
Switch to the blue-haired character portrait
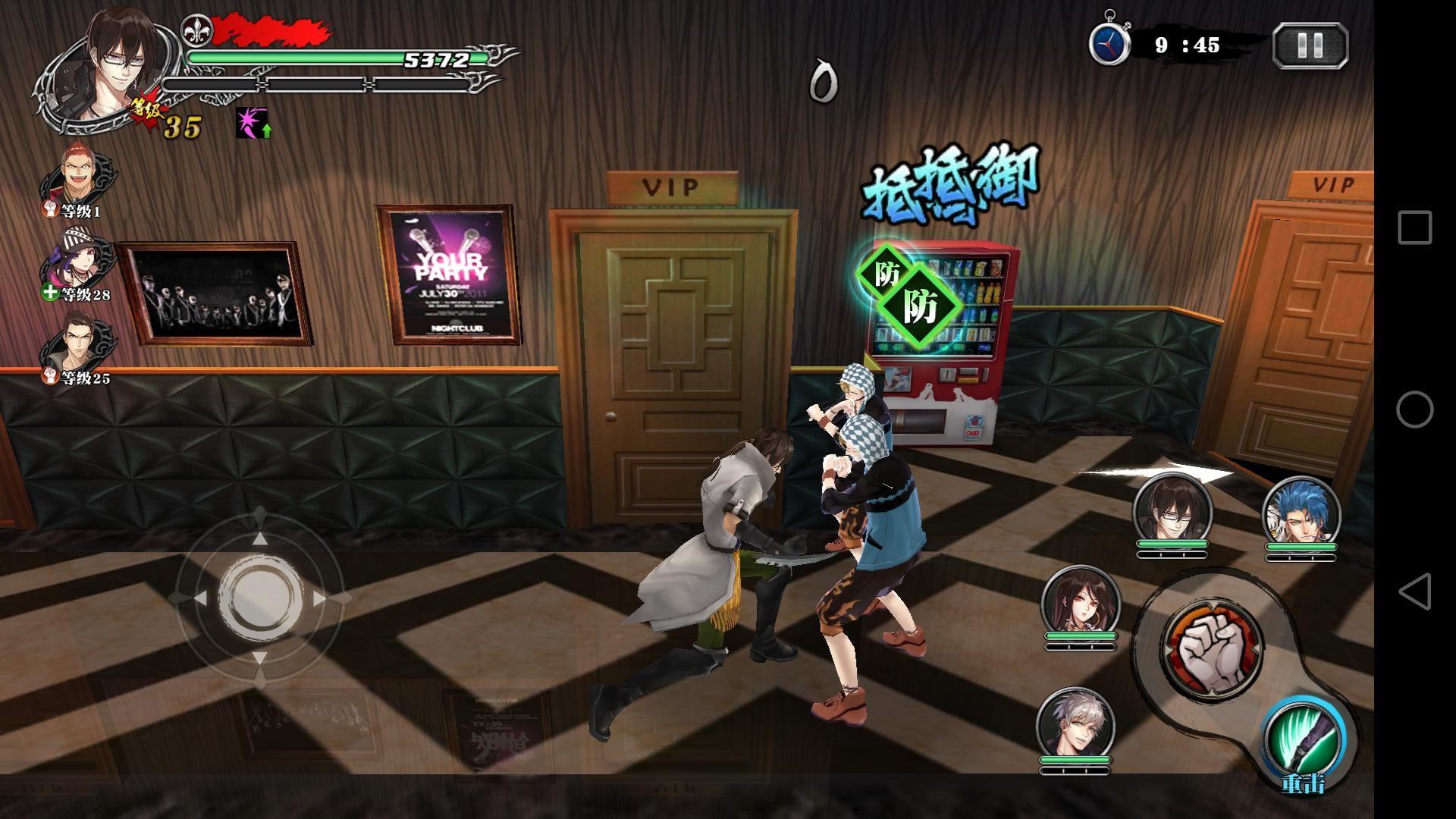coord(1301,516)
